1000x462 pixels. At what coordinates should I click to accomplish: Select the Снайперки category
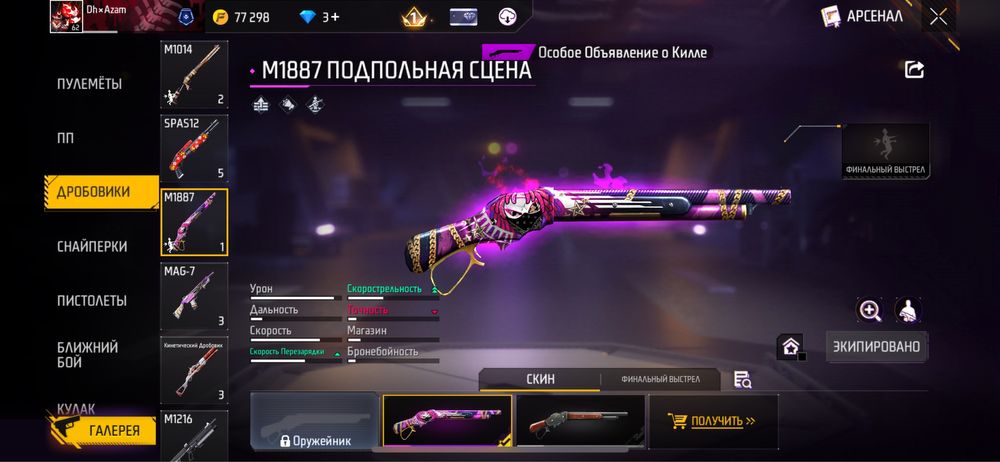(x=91, y=246)
